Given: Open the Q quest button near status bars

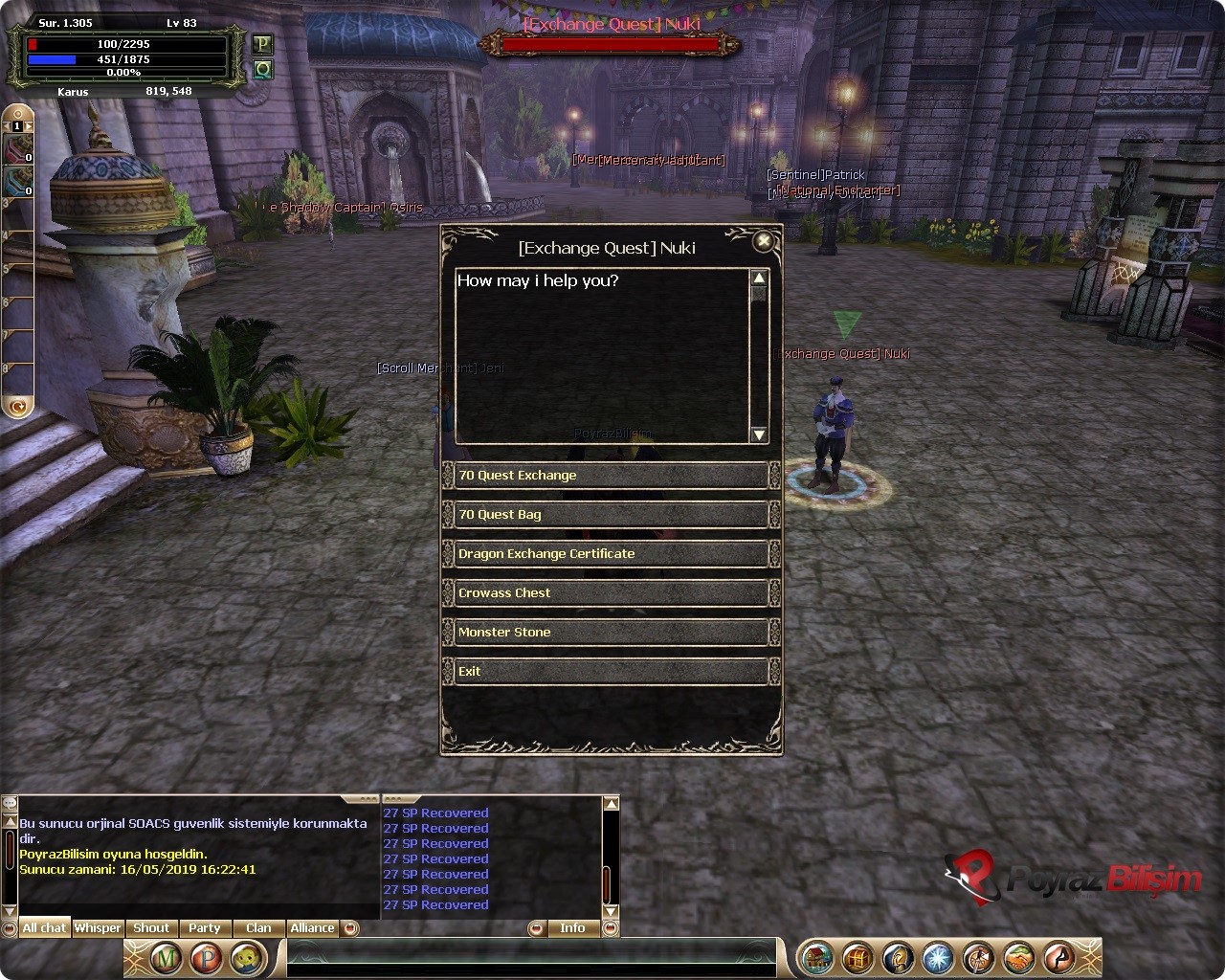Looking at the screenshot, I should pyautogui.click(x=262, y=69).
